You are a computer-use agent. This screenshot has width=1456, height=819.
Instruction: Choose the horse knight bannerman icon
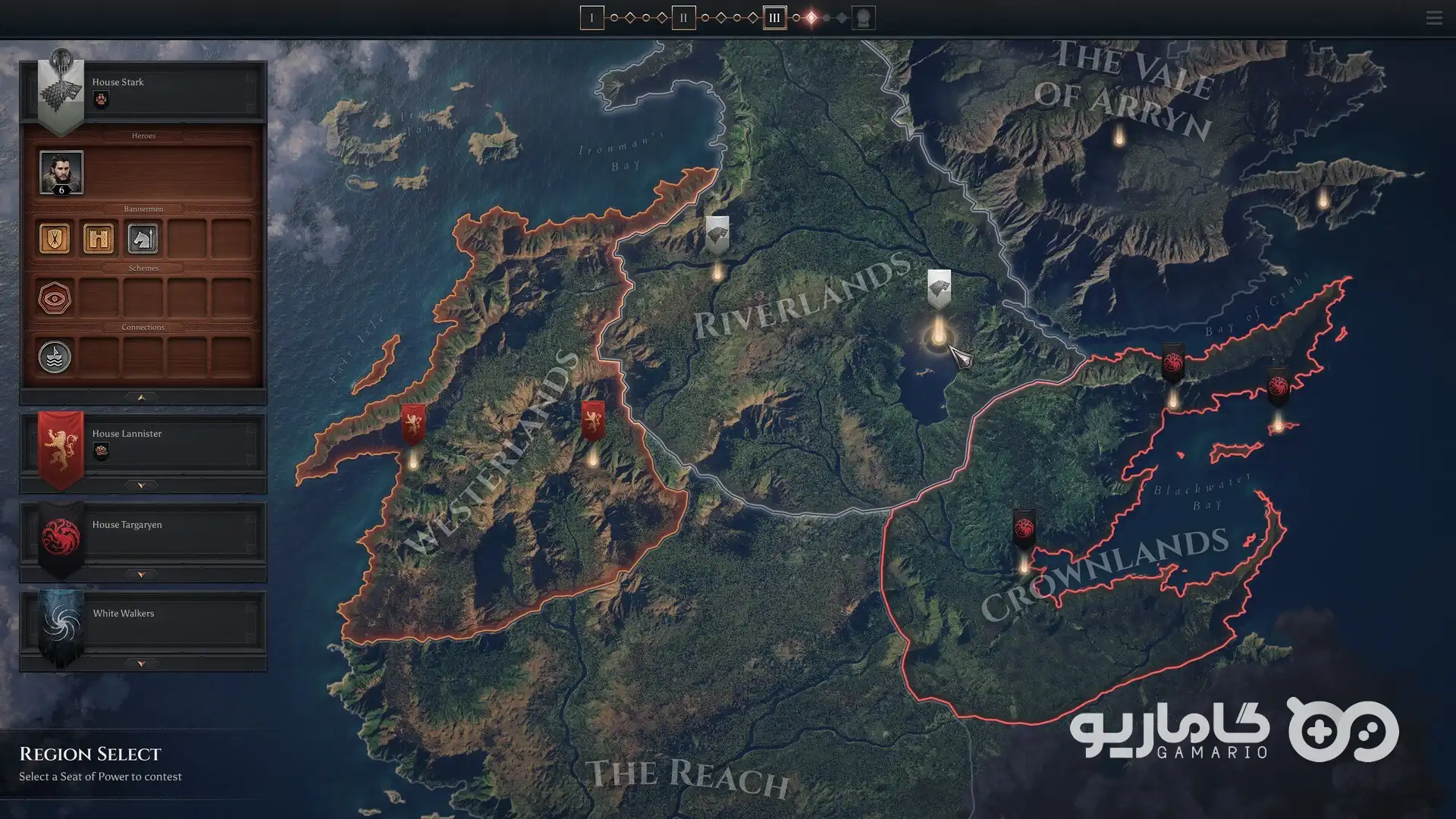(143, 238)
